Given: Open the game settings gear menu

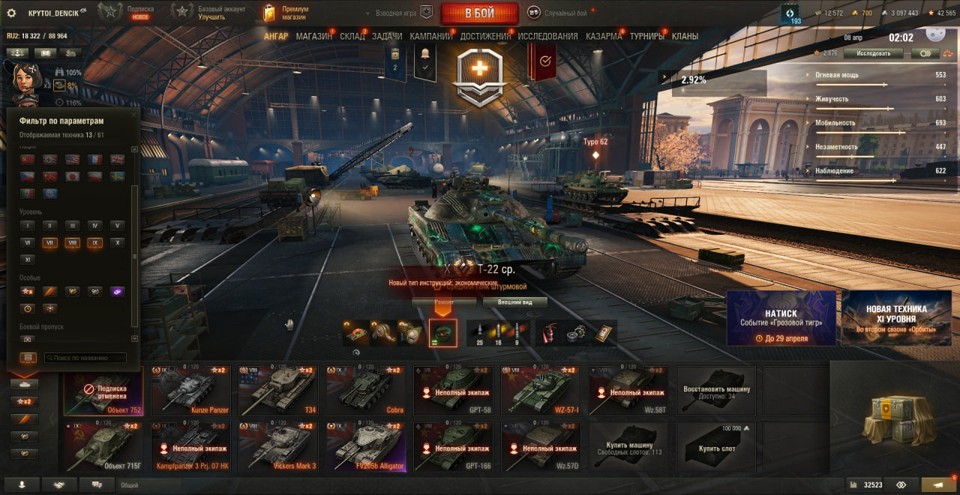Looking at the screenshot, I should pyautogui.click(x=12, y=13).
